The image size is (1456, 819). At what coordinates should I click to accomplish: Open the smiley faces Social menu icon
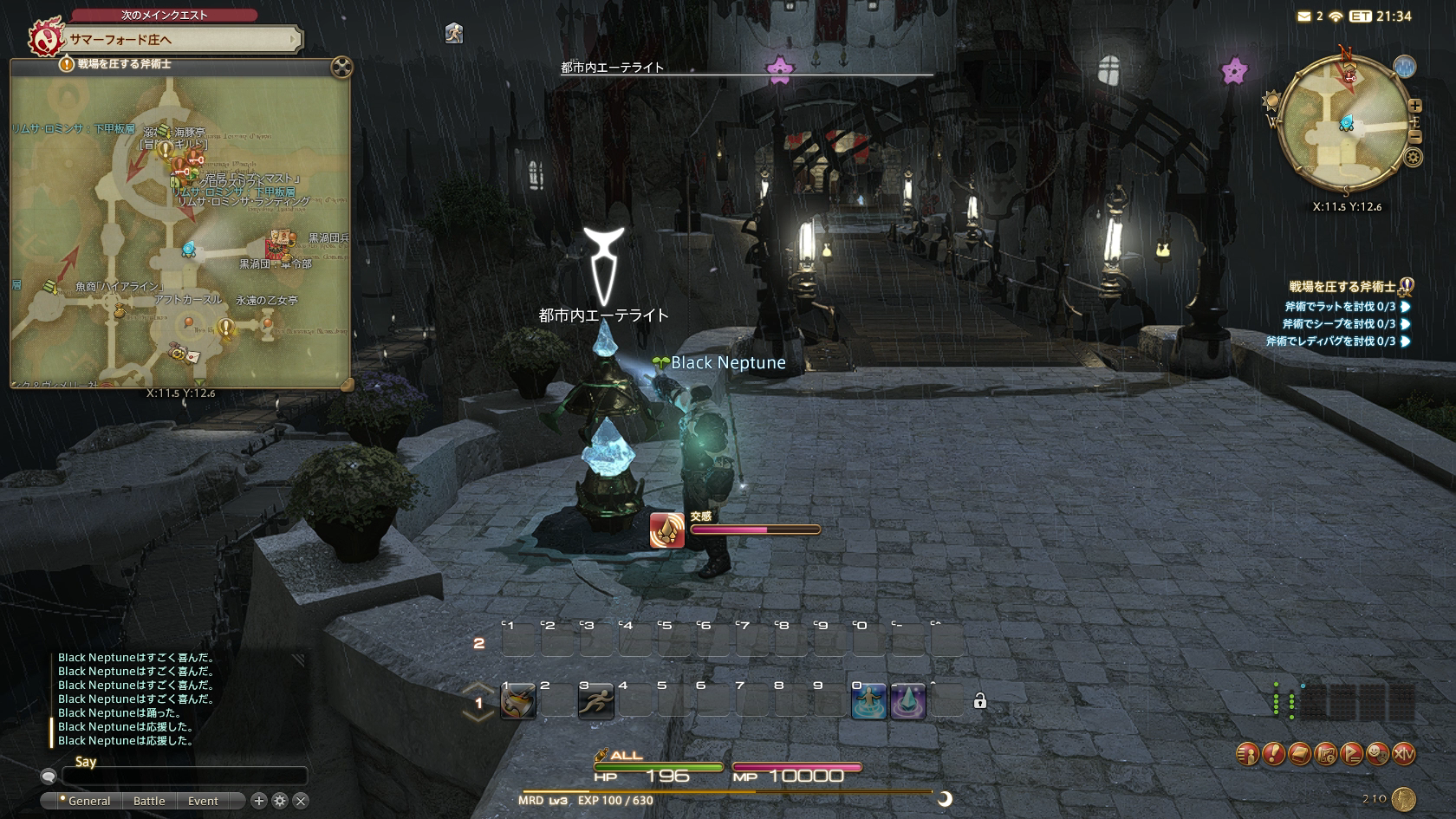click(1377, 754)
